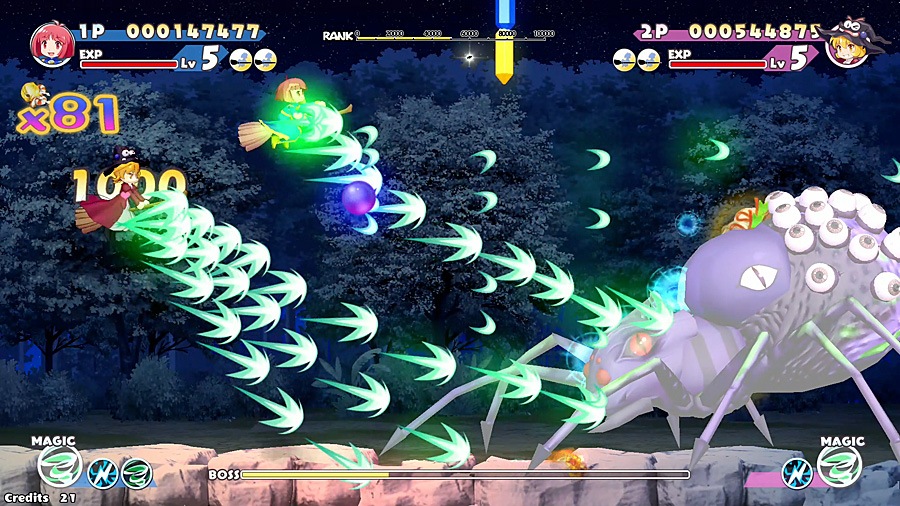Select player two's queued lightning magic icon

[x=796, y=472]
